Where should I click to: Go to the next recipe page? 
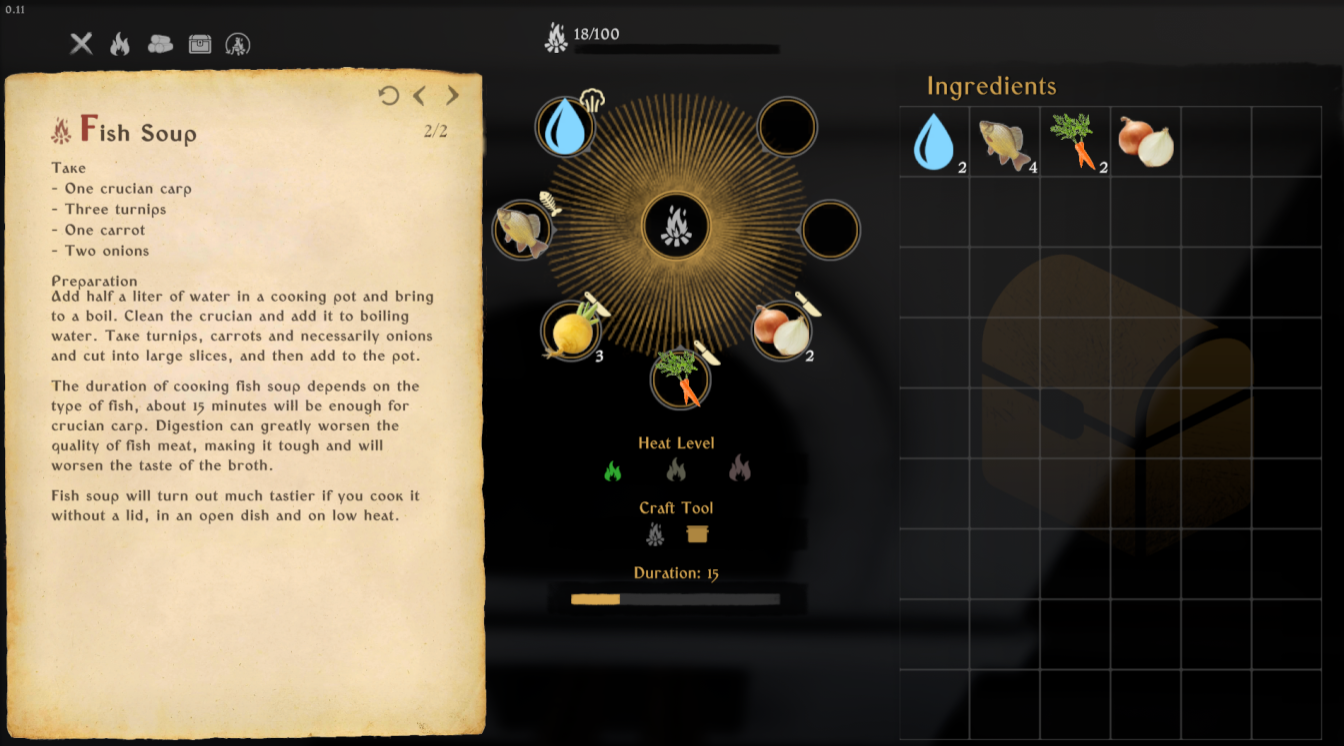(453, 95)
